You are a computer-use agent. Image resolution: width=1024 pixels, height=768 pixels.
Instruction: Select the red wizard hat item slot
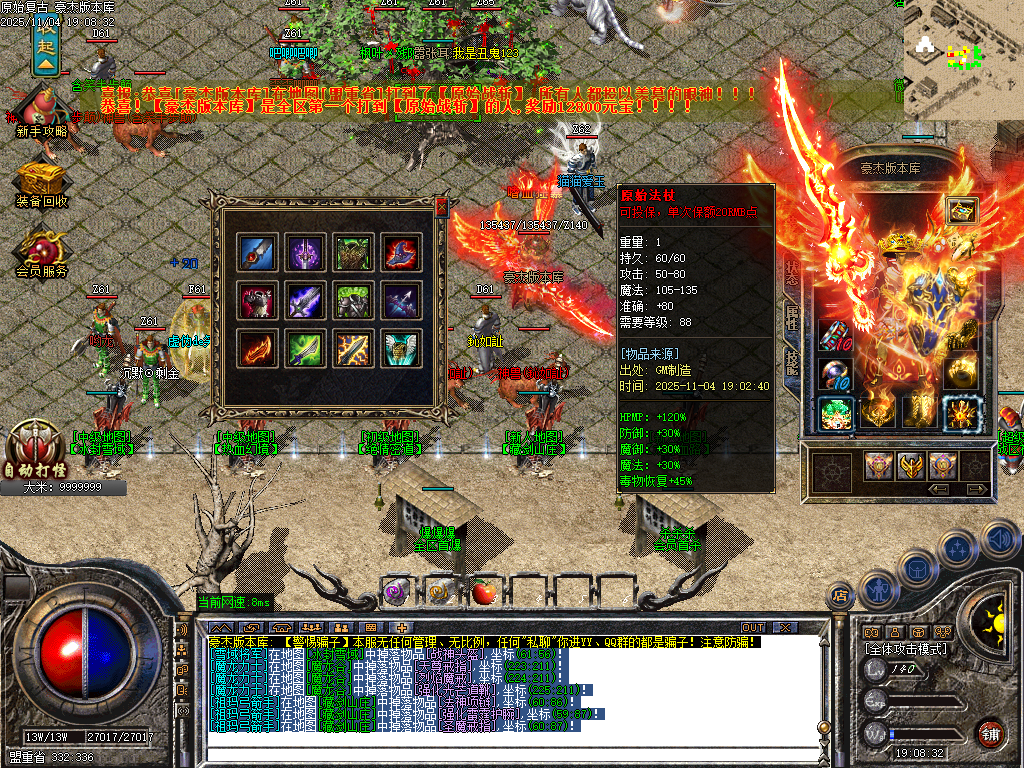(x=402, y=251)
